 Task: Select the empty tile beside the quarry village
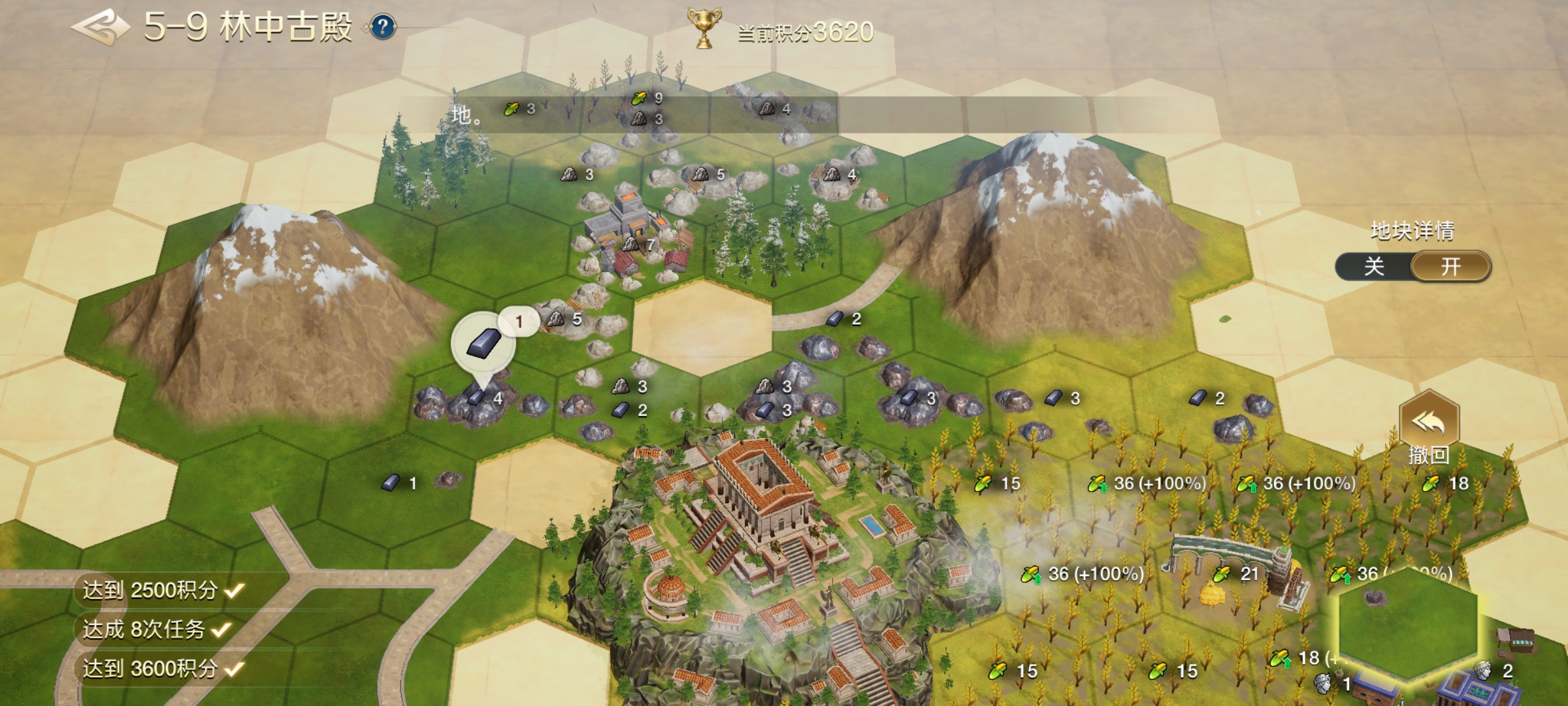tap(702, 327)
